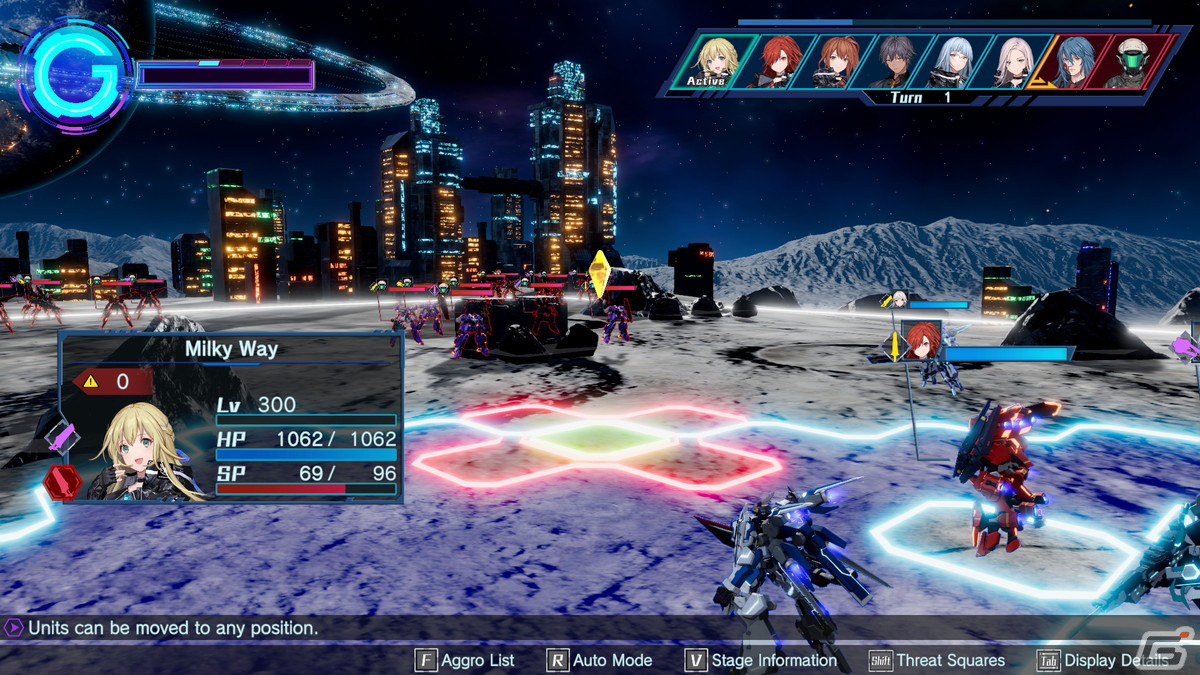
Task: Toggle Auto Mode
Action: [599, 660]
